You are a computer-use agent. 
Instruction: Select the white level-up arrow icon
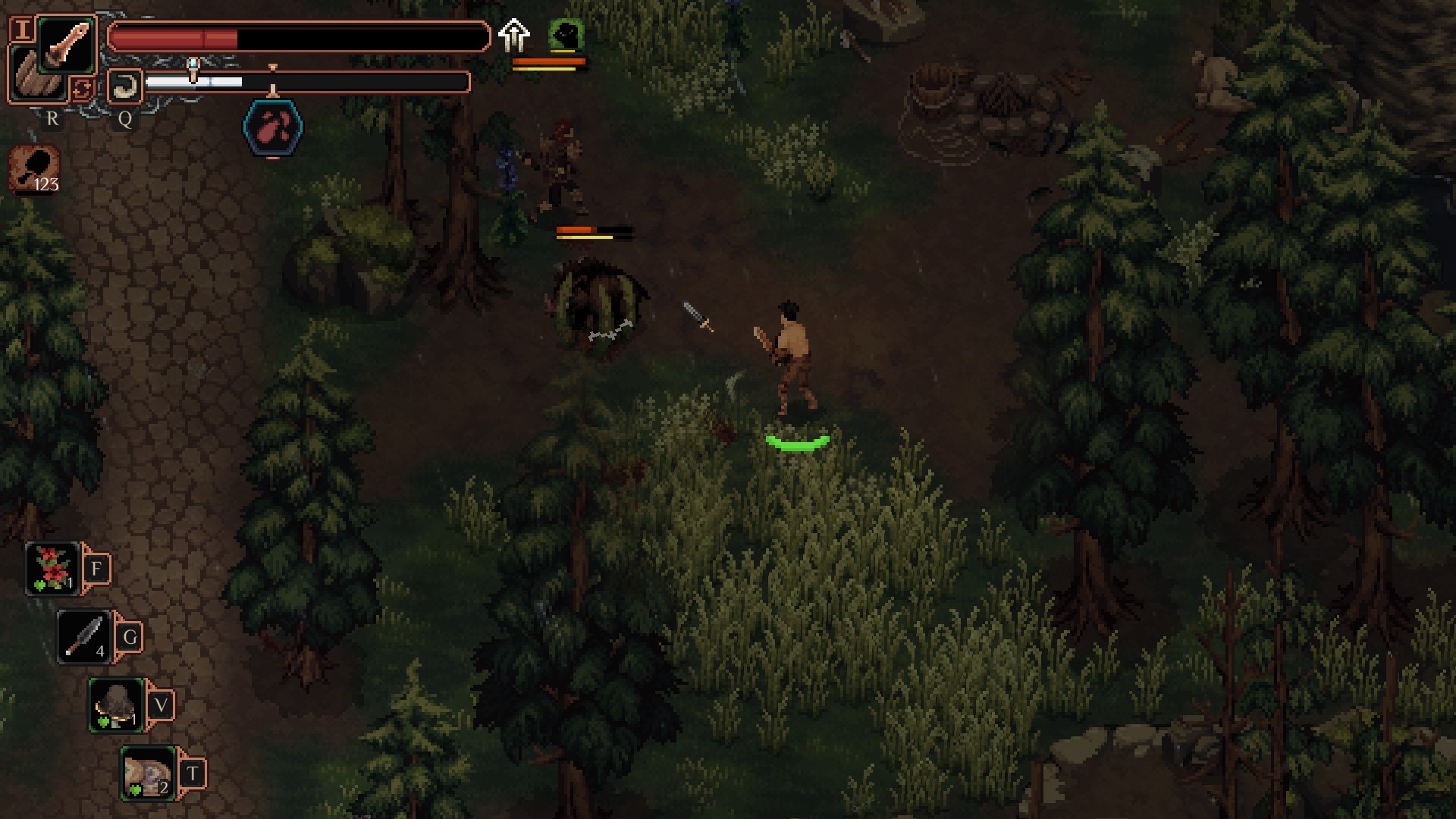click(514, 35)
